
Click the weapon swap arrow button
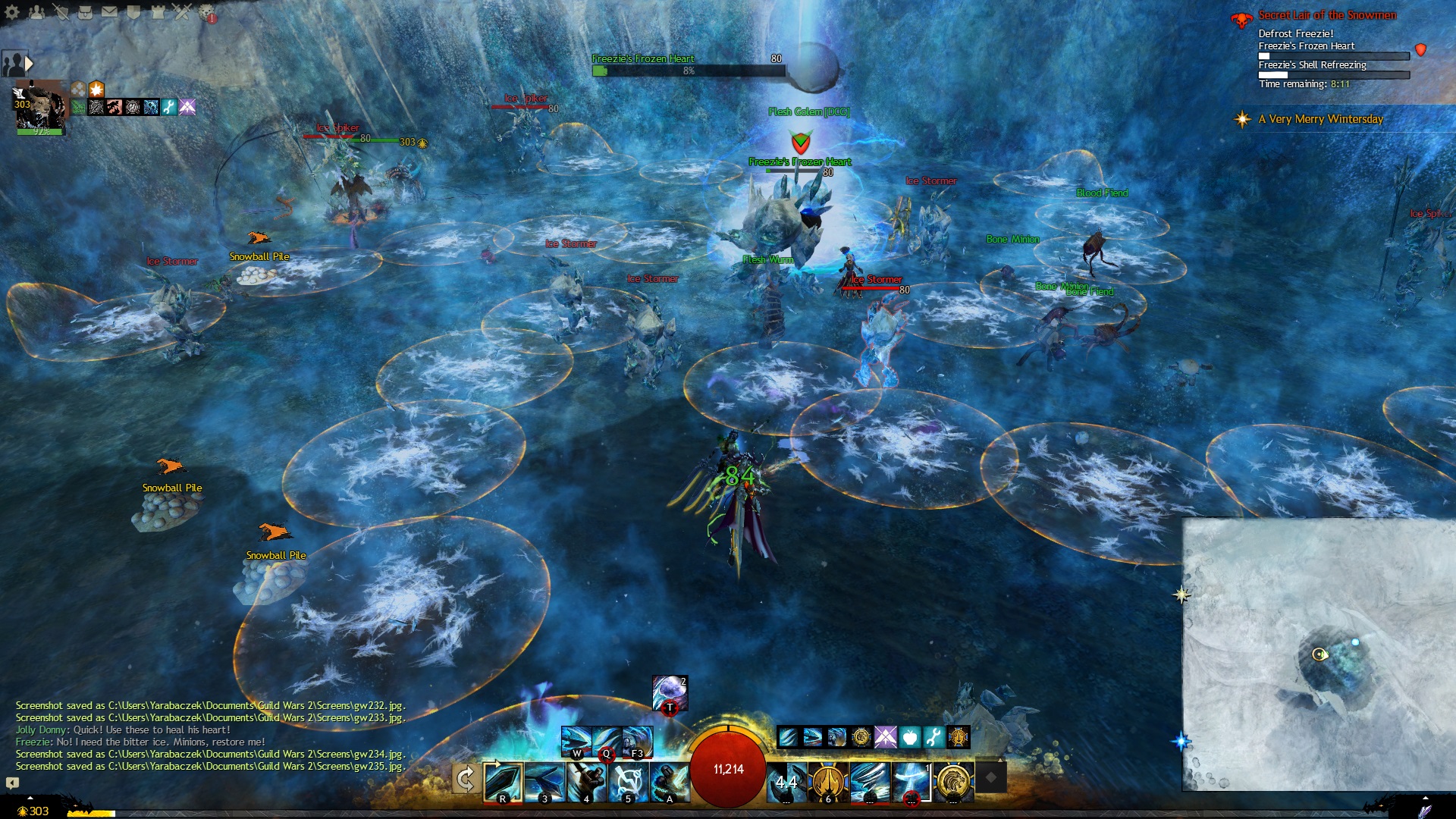point(465,779)
